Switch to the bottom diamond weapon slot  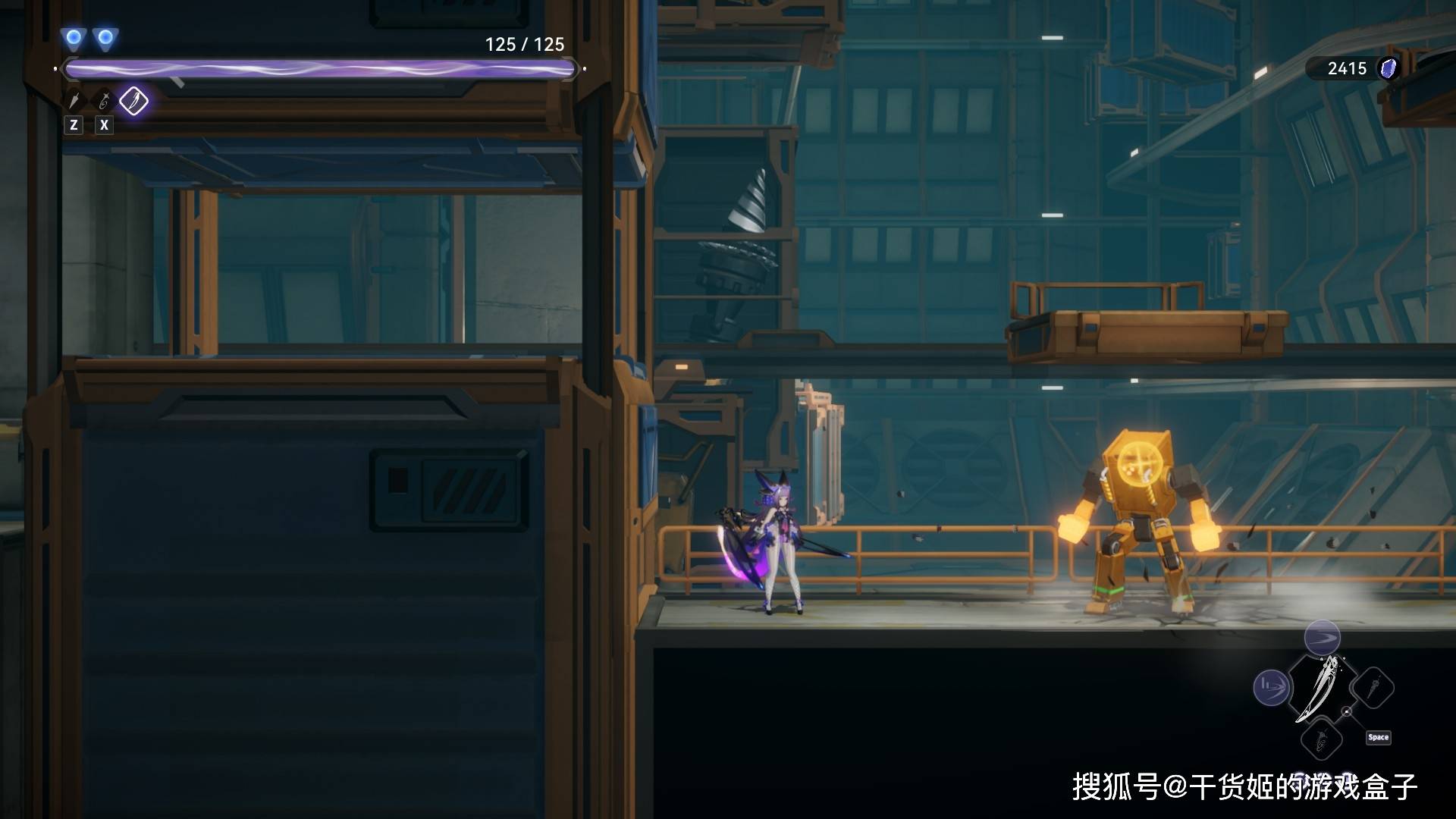[x=1321, y=739]
